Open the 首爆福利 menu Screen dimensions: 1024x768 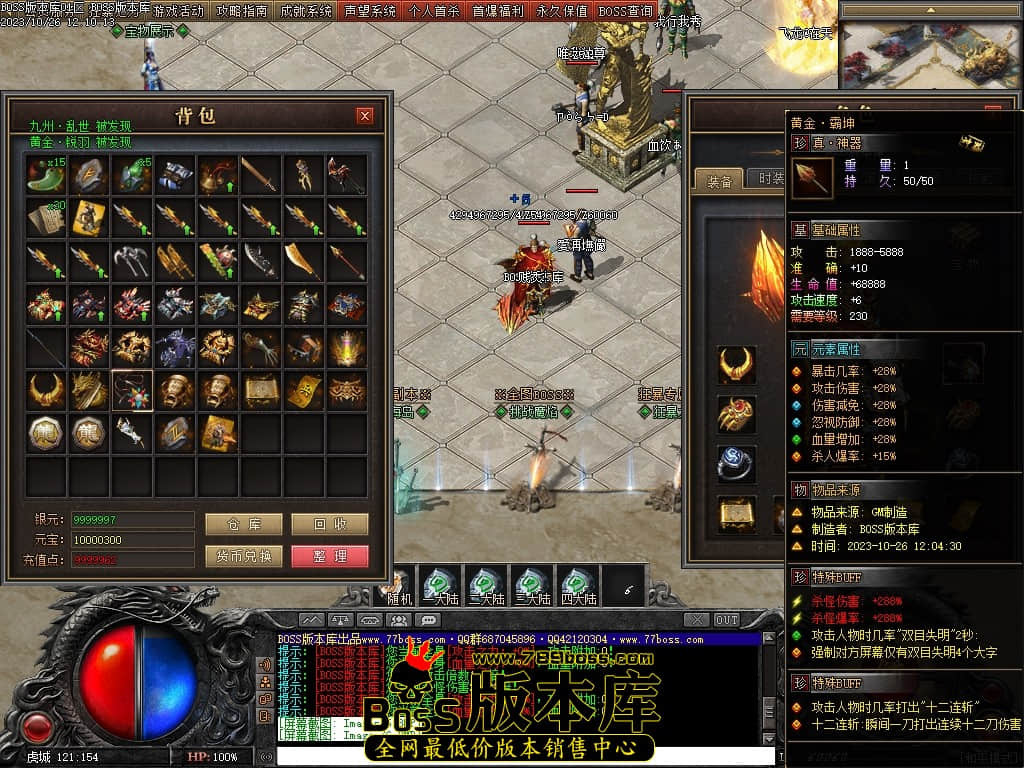pos(497,11)
